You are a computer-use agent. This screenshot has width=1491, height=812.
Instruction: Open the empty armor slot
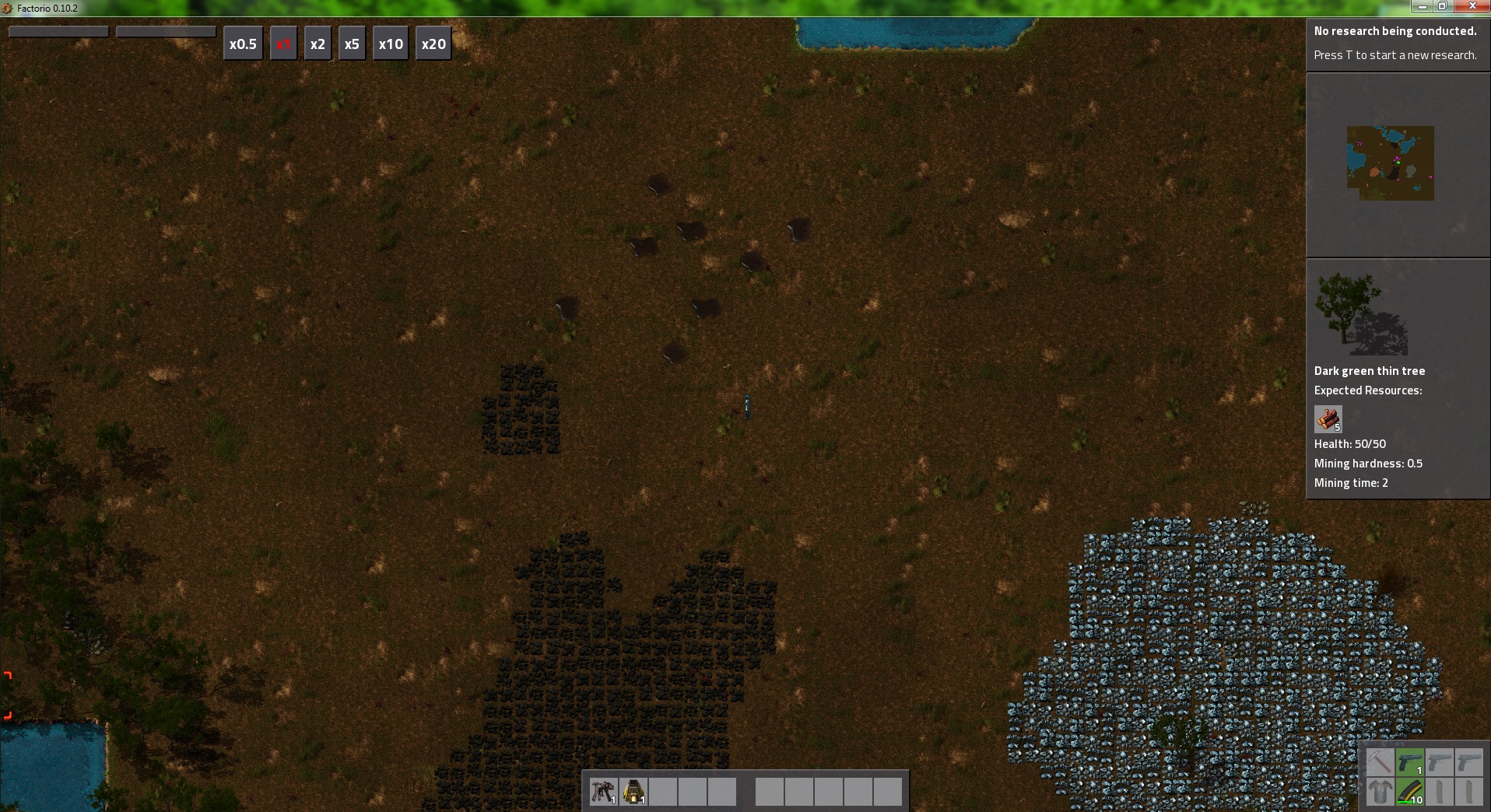pyautogui.click(x=1380, y=792)
